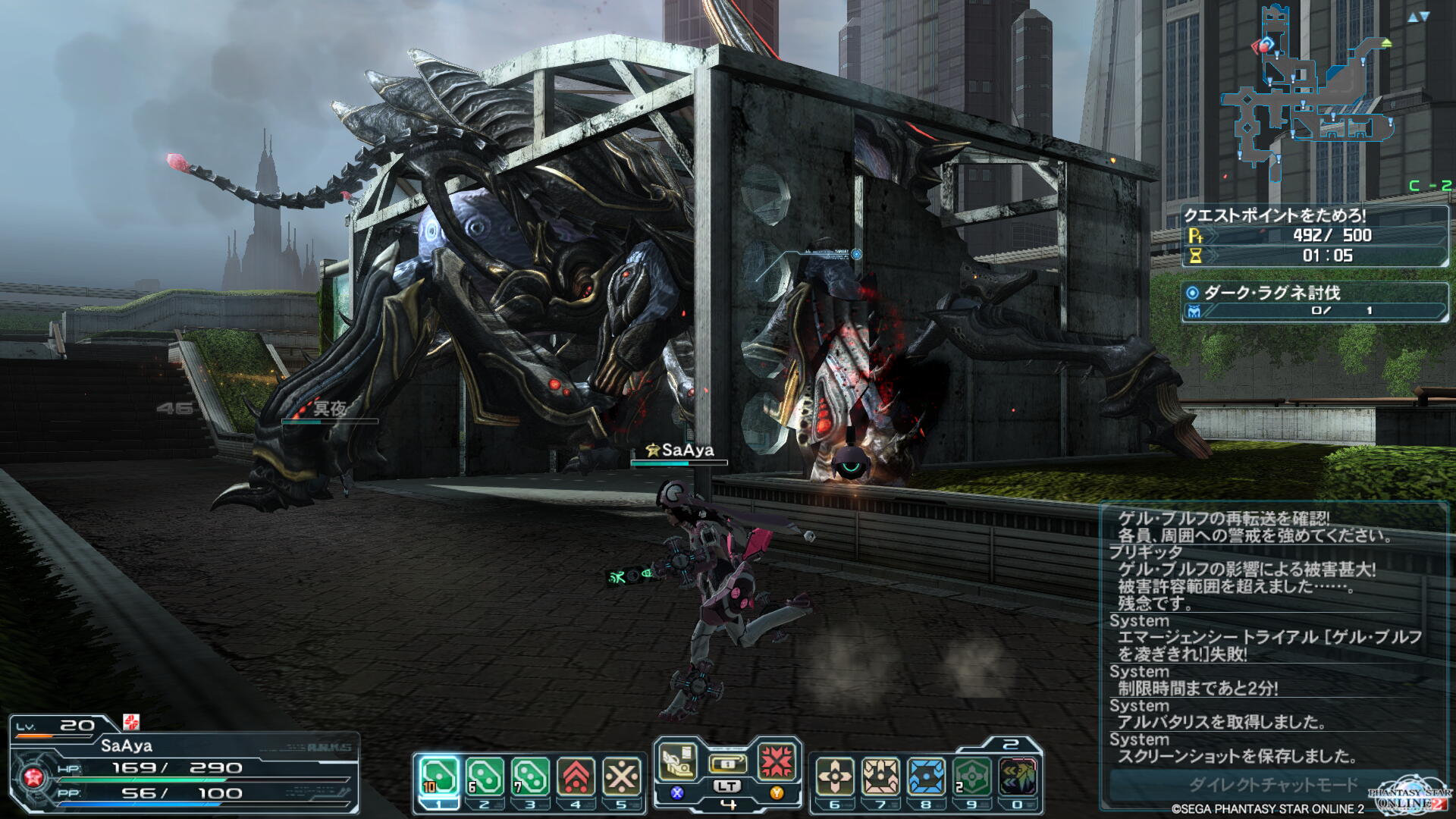Open the quest points objective panel

click(1314, 236)
